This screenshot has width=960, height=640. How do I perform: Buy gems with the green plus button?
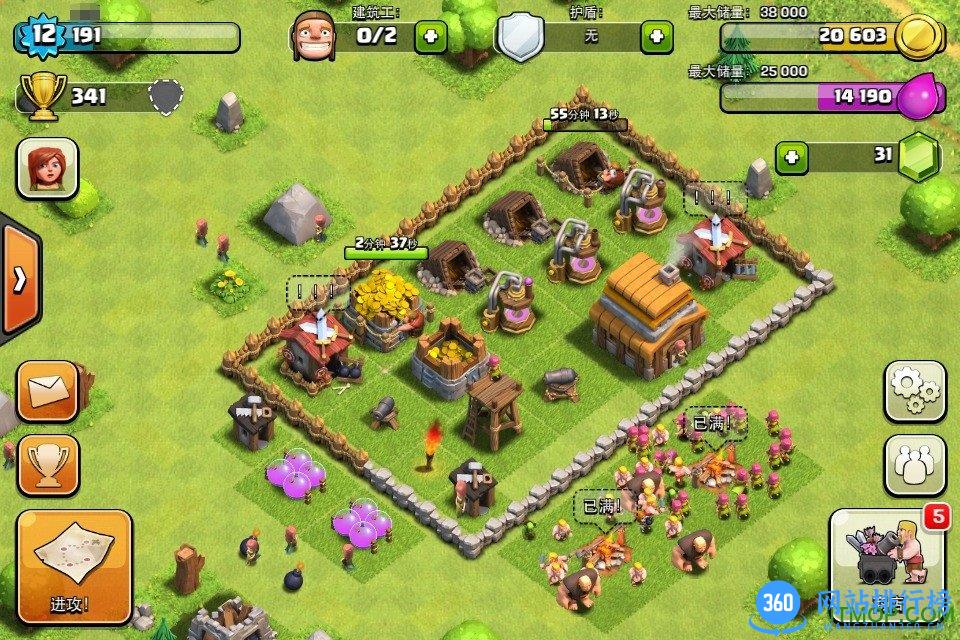pos(792,157)
